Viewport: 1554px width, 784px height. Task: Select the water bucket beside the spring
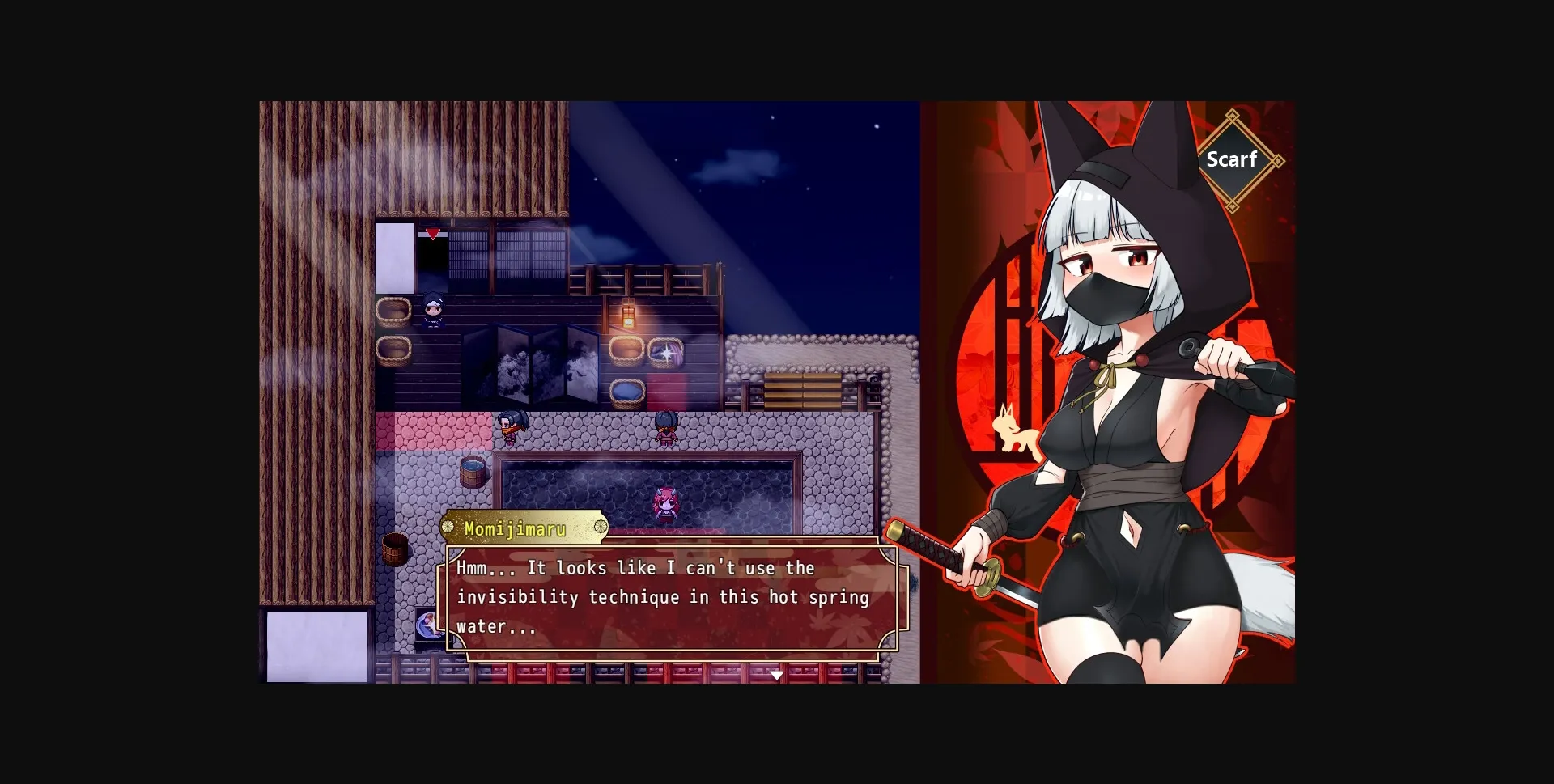pyautogui.click(x=473, y=472)
